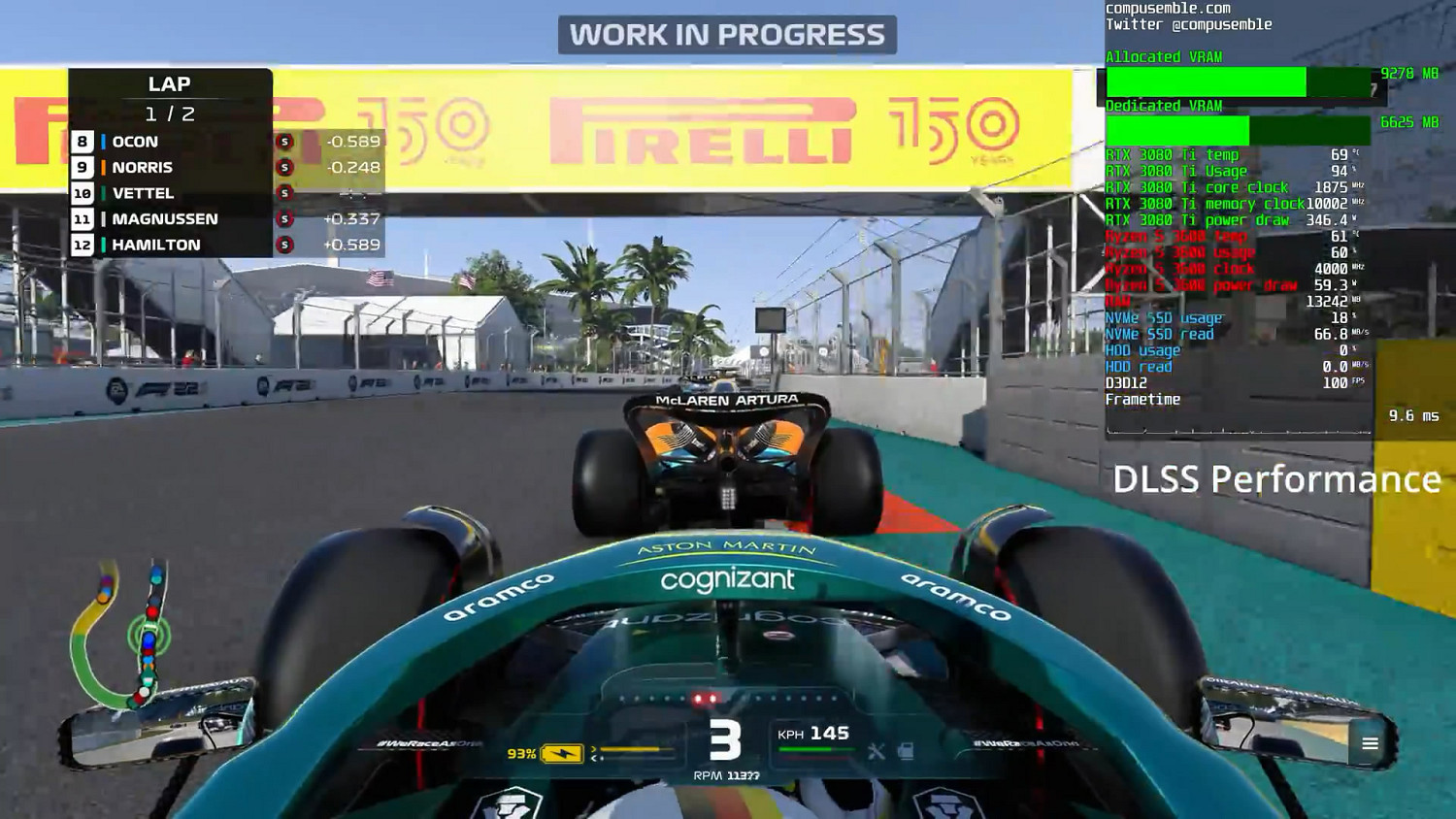Open the compusemble.com link

(x=1168, y=8)
